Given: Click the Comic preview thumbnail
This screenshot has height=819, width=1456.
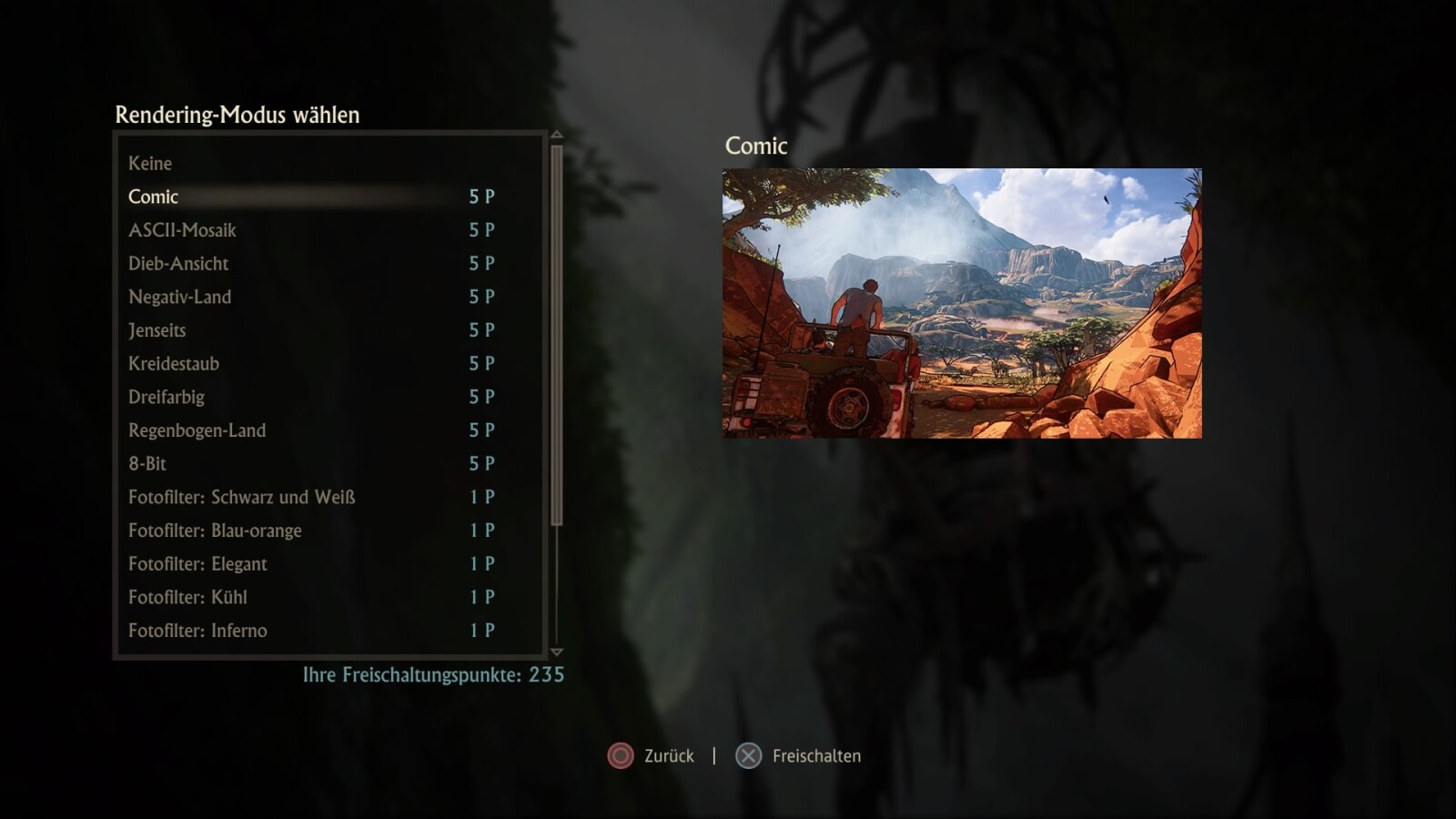Looking at the screenshot, I should click(x=962, y=303).
